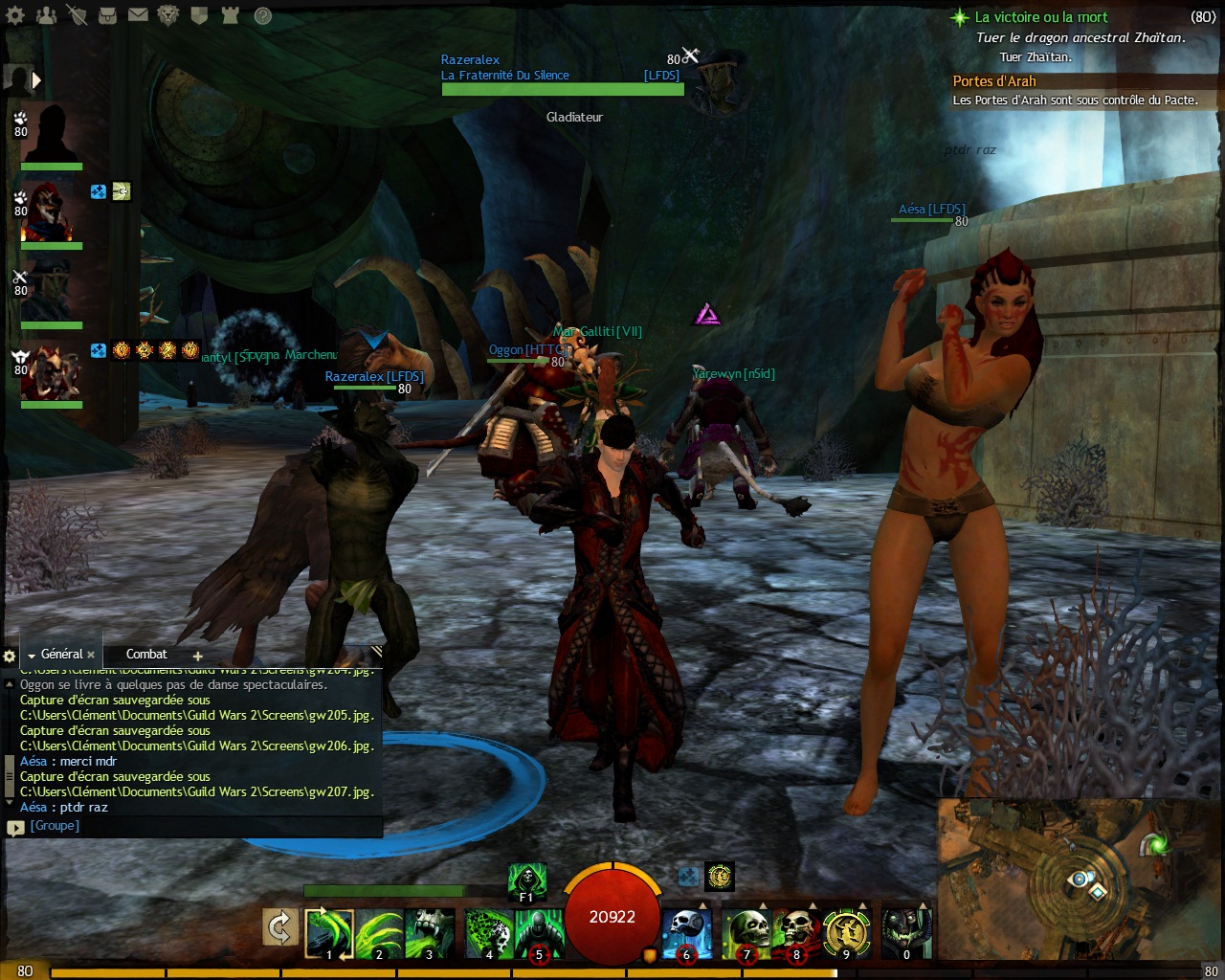
Task: Open the mail envelope icon
Action: click(x=138, y=15)
